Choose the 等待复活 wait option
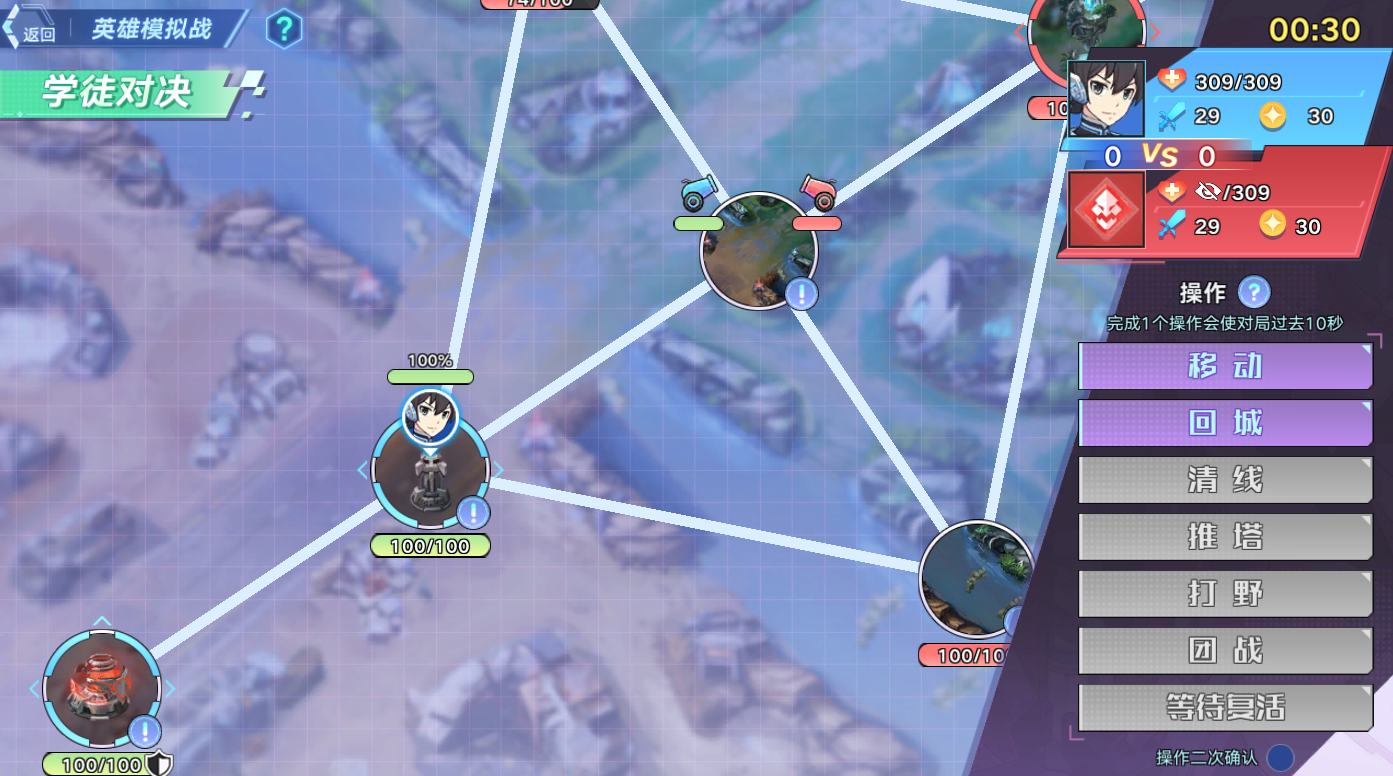 point(1225,707)
